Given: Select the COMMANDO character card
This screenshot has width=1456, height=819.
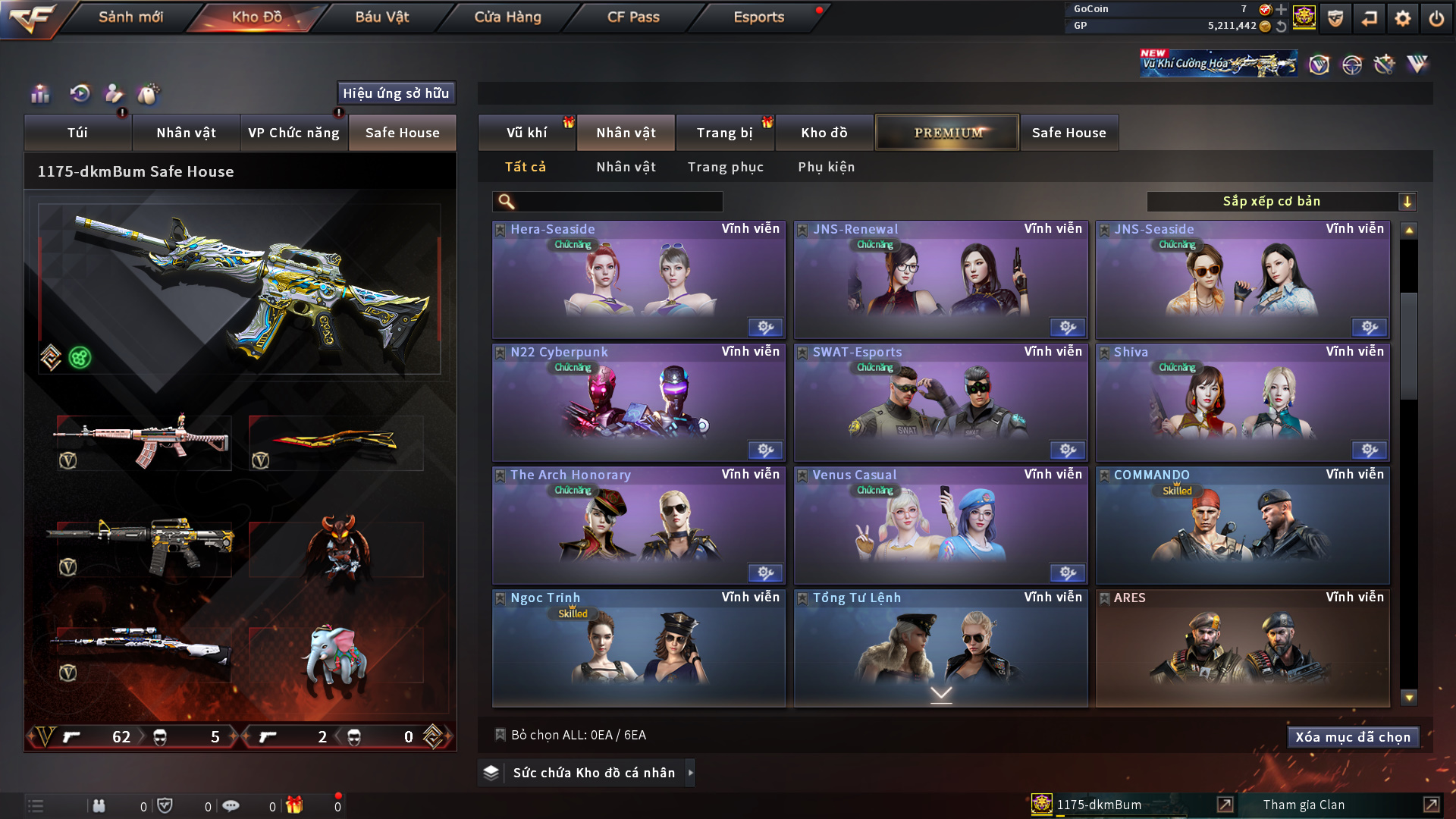Looking at the screenshot, I should tap(1242, 525).
